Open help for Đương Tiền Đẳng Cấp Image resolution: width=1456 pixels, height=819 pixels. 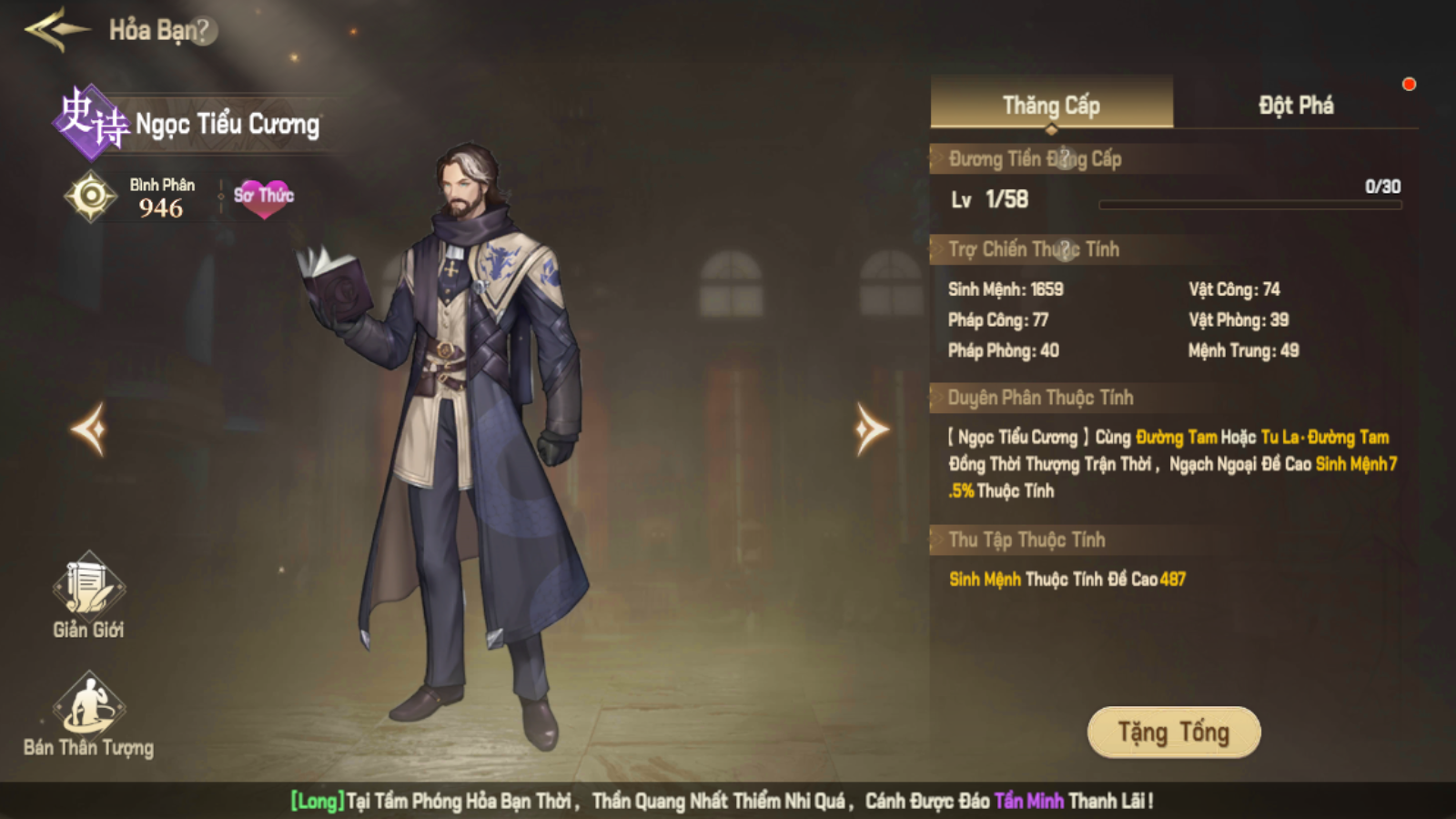point(1067,159)
